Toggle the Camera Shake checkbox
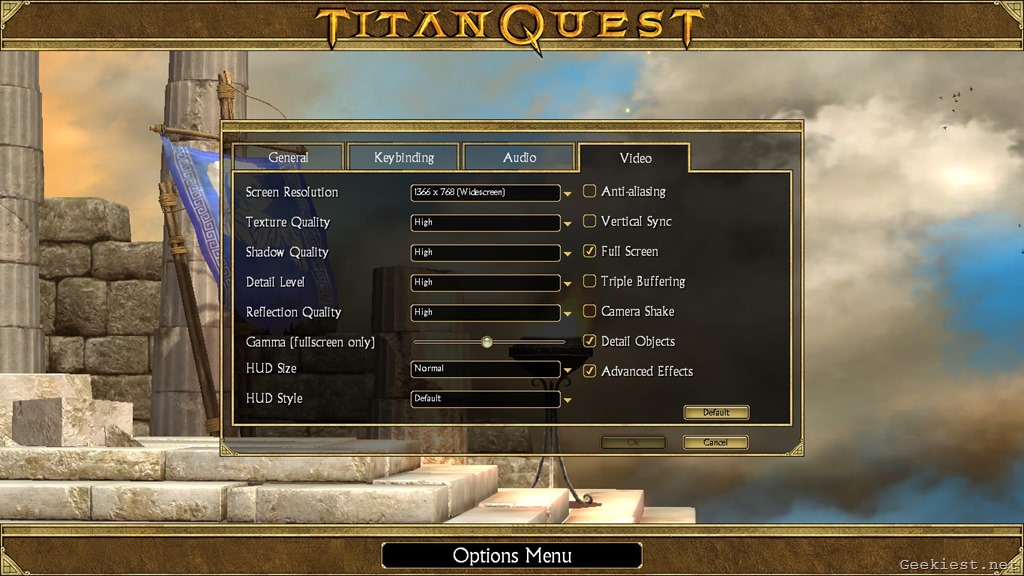This screenshot has width=1024, height=576. coord(590,311)
